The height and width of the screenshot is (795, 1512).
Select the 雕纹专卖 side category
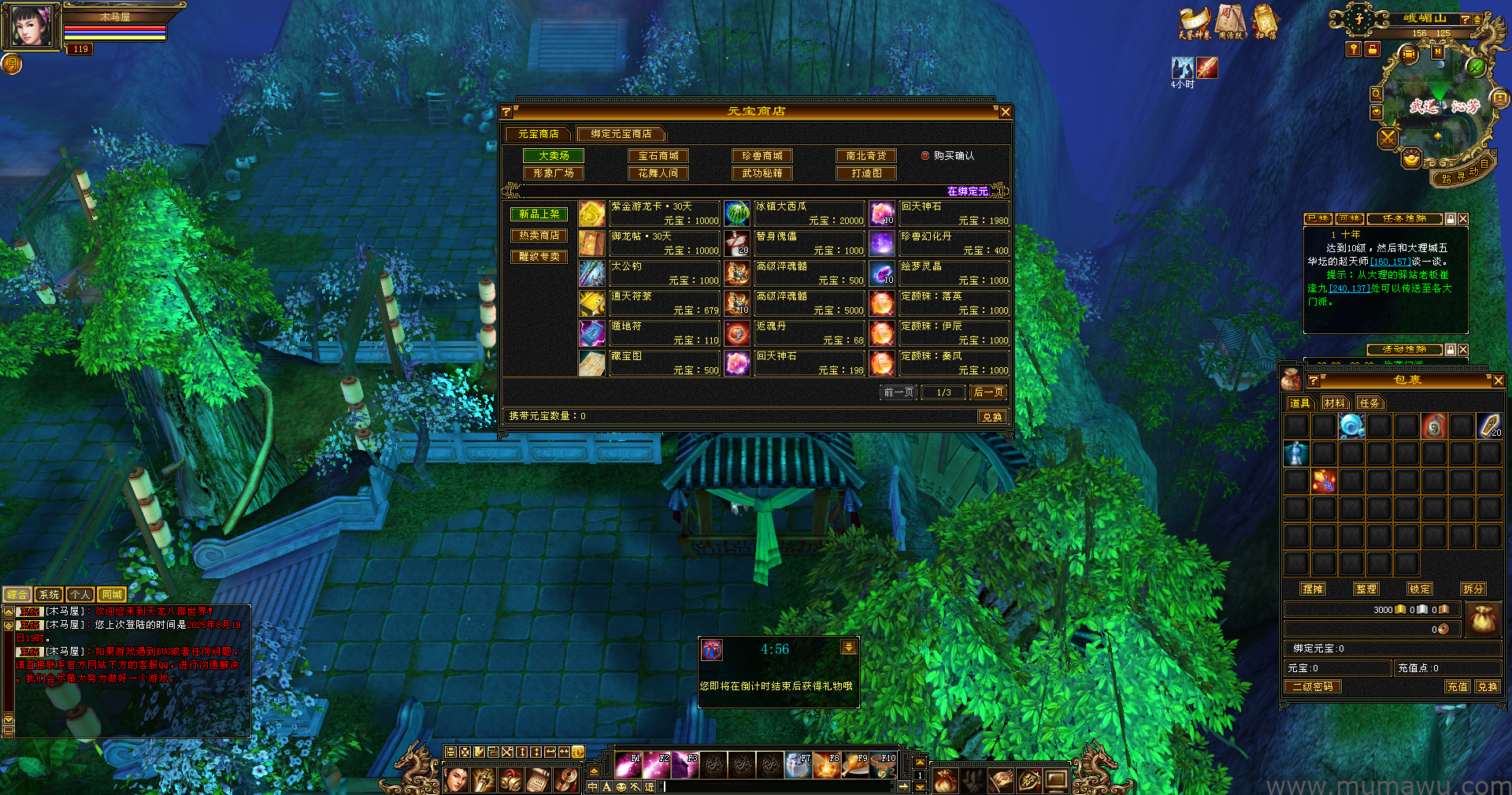coord(539,257)
